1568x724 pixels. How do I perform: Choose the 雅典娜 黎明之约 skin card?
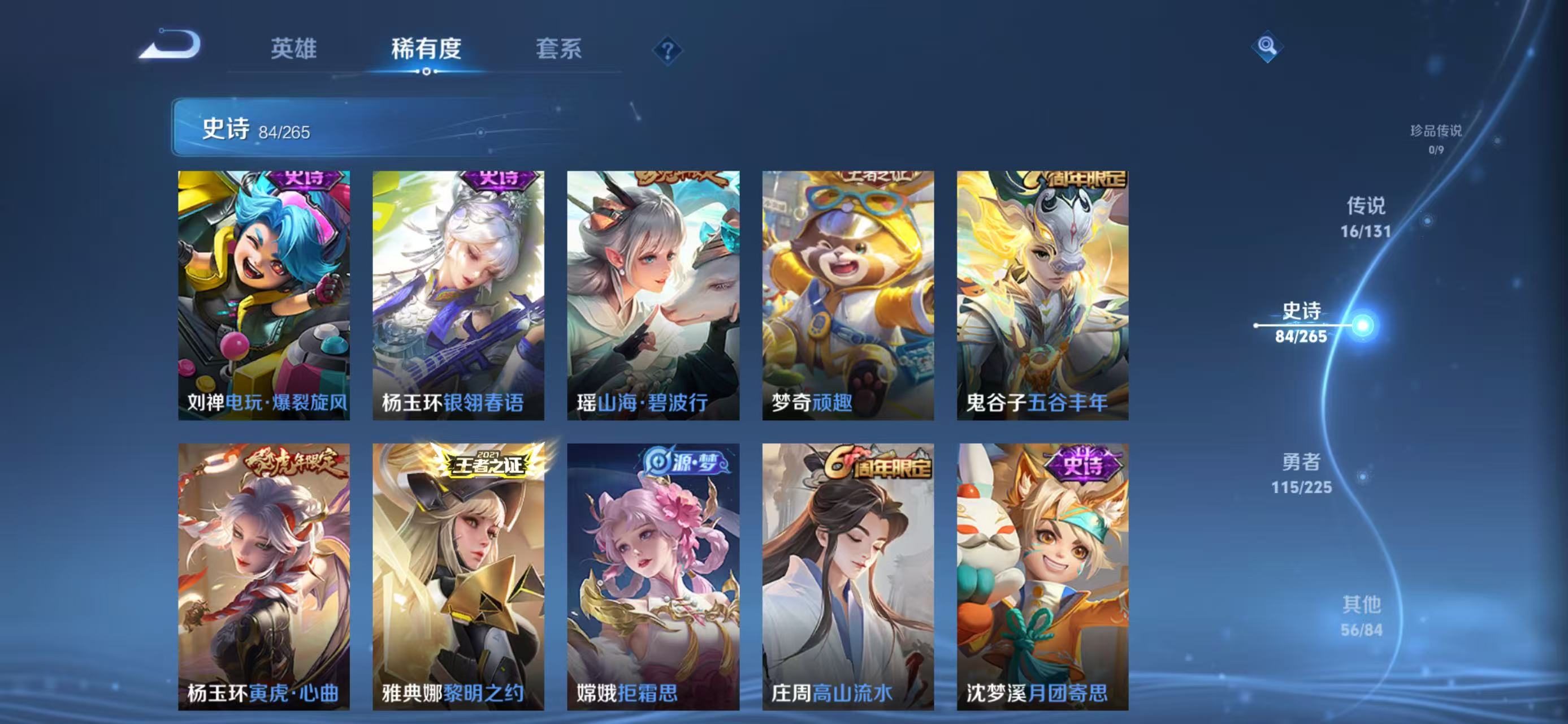(x=458, y=576)
